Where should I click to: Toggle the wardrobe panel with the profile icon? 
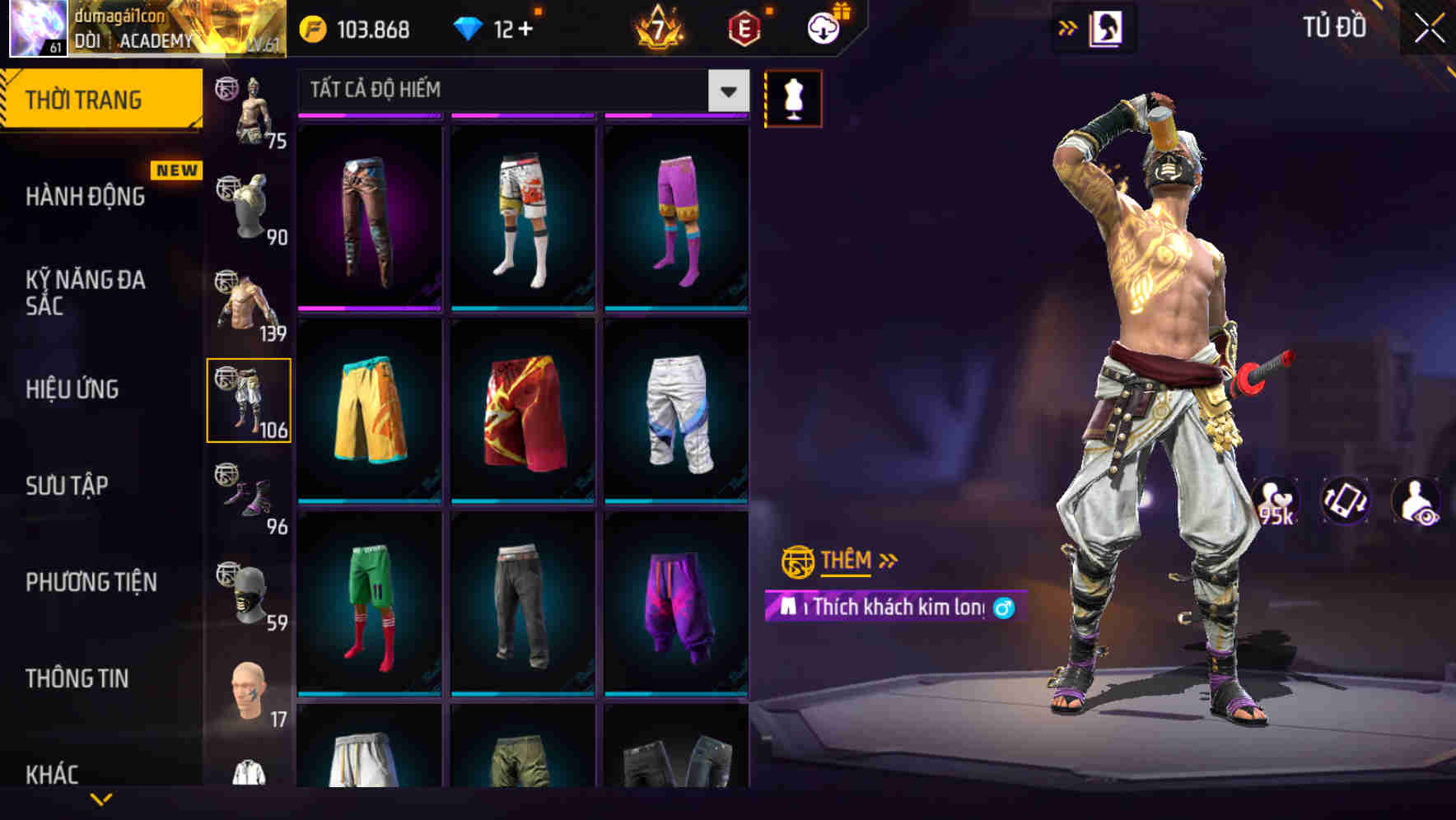(x=1107, y=26)
